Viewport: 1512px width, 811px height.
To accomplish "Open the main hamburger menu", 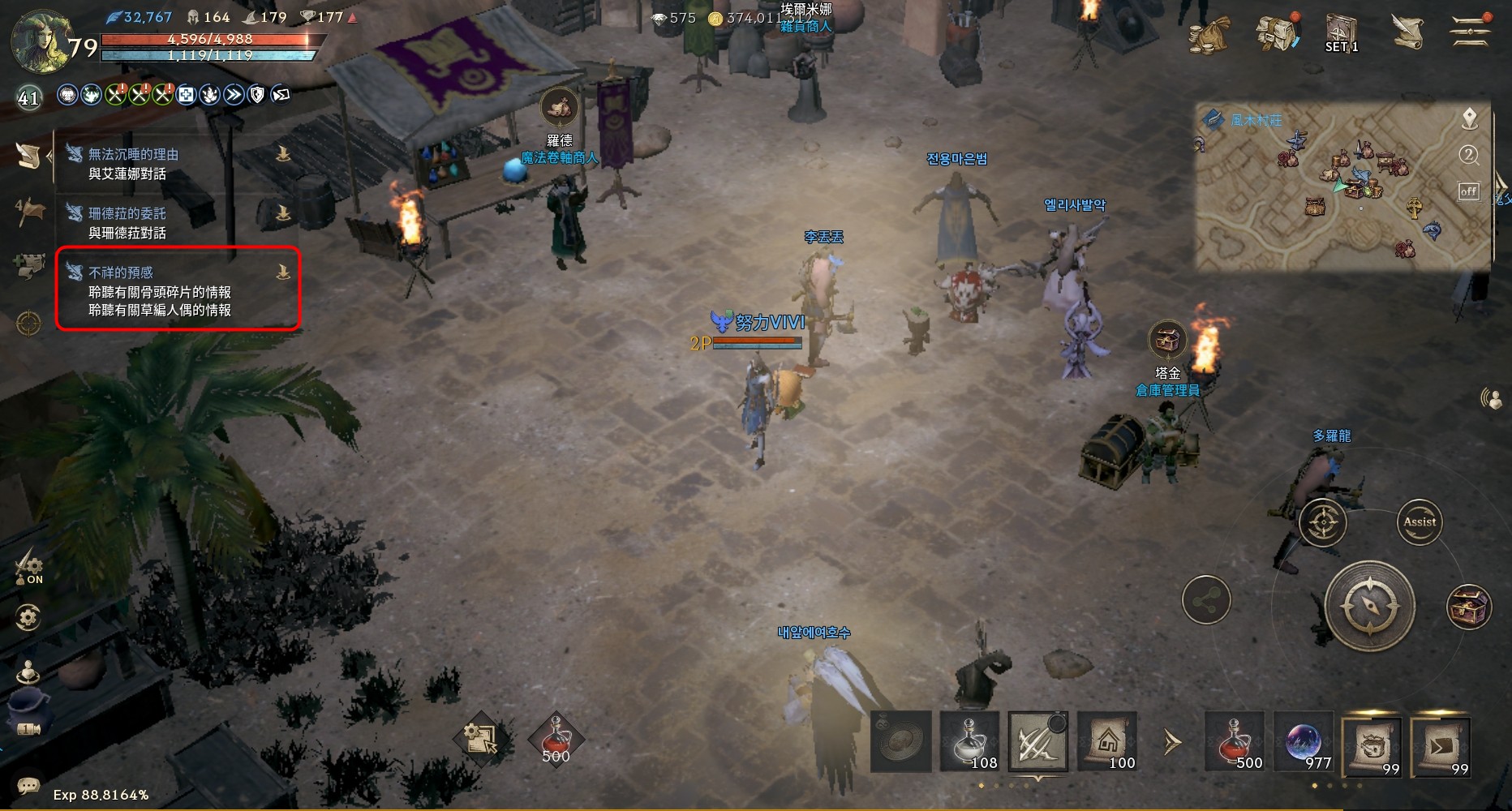I will 1470,31.
